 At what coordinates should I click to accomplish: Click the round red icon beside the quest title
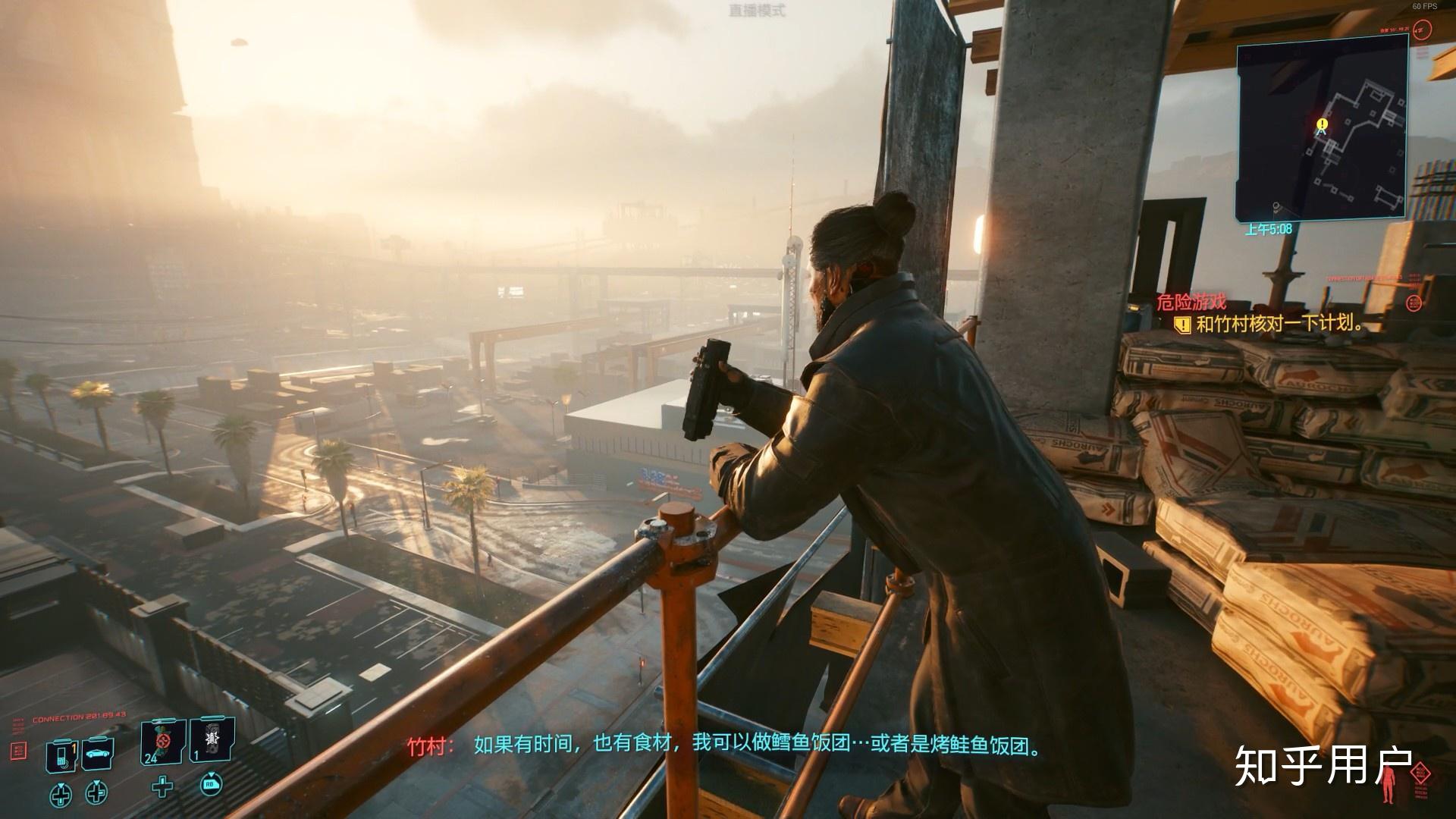click(x=1414, y=303)
